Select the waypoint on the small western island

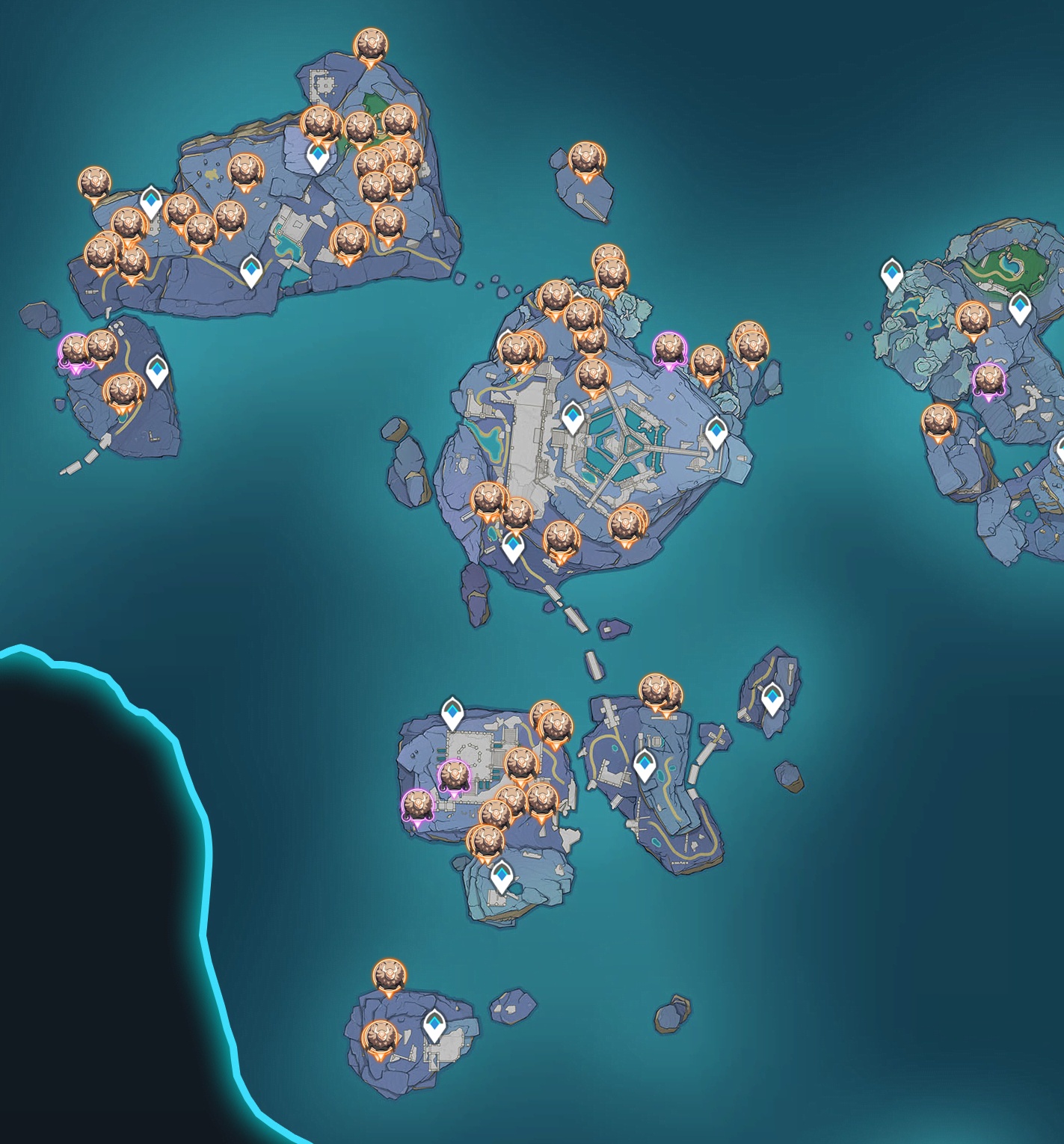(156, 371)
